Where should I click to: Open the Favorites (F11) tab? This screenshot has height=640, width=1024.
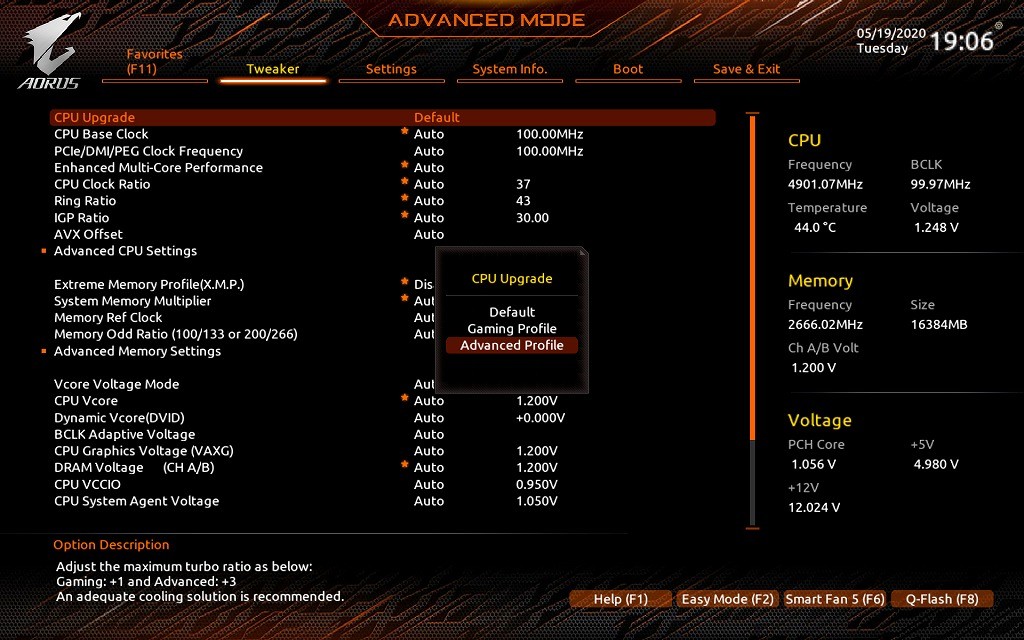click(x=155, y=62)
